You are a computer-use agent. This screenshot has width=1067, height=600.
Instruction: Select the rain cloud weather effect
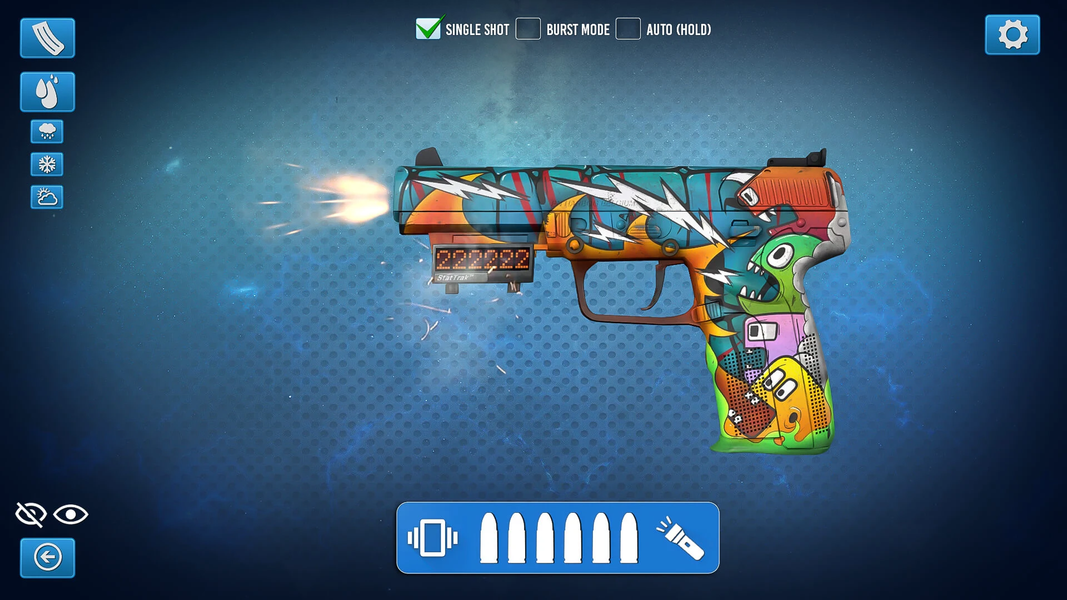(x=47, y=131)
